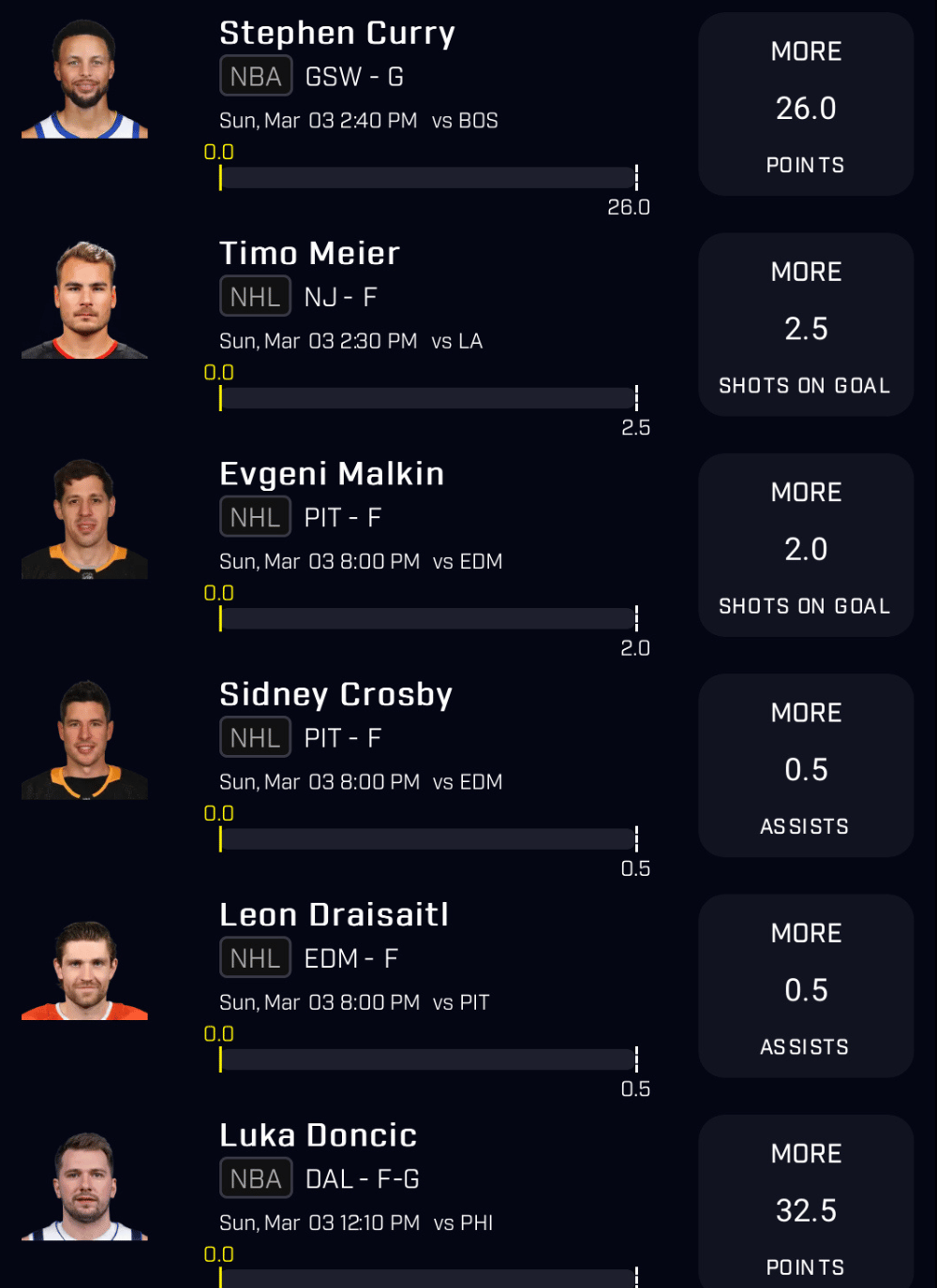Select Stephen Curry's More 26.0 Points card

click(x=806, y=105)
